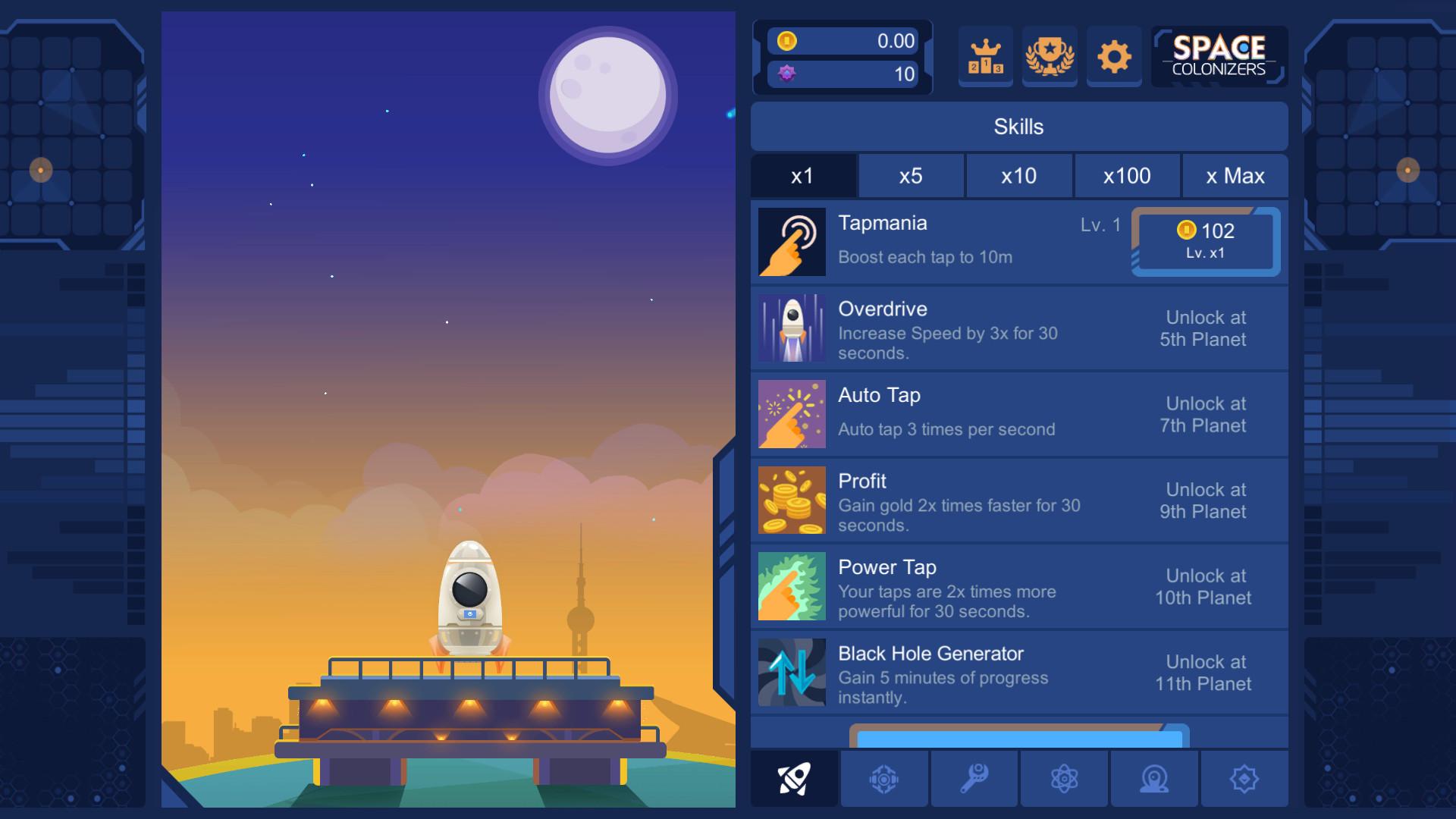
Task: Switch to the x5 multiplier tab
Action: click(x=912, y=176)
